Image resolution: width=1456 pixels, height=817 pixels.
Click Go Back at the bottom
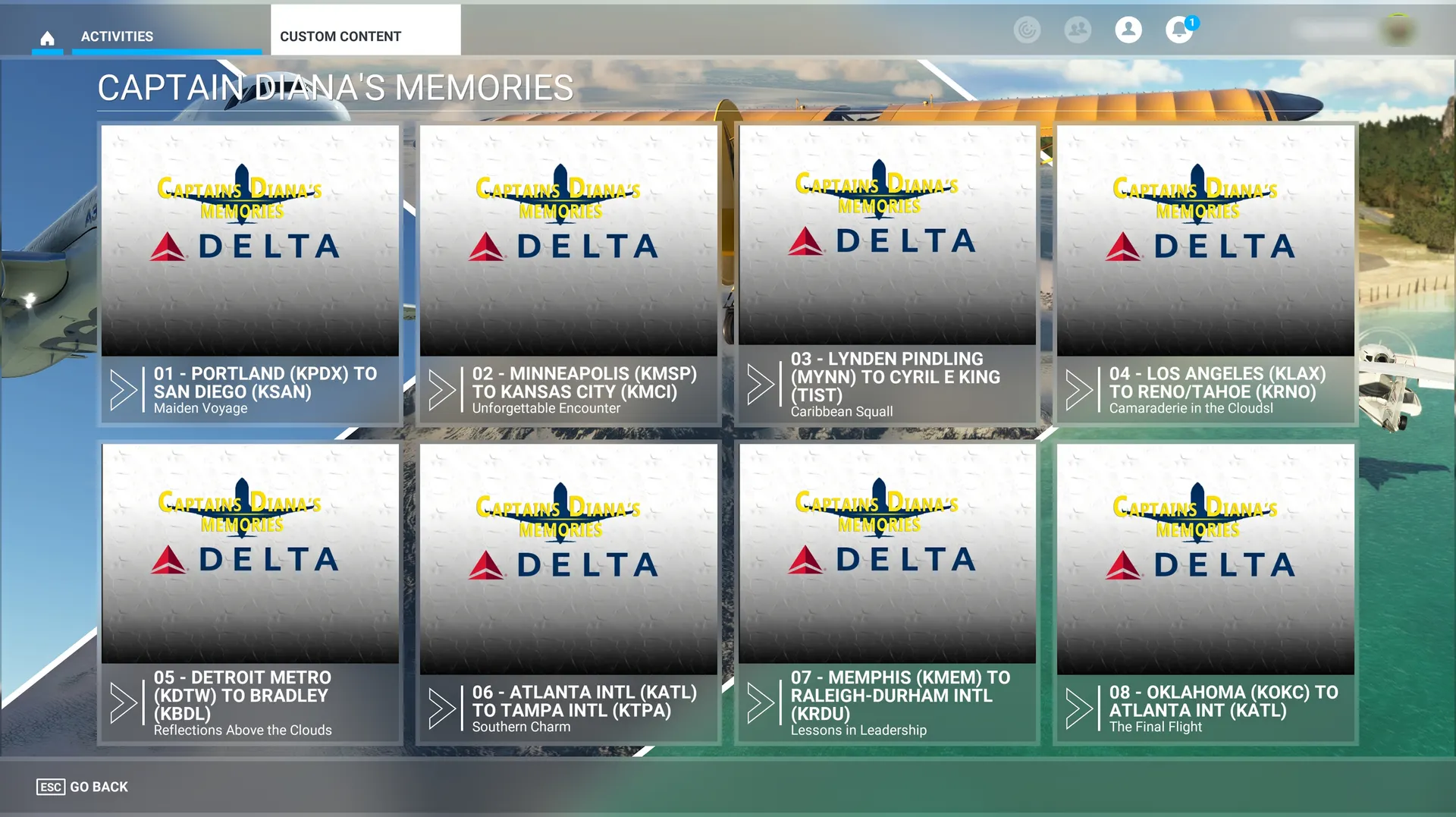83,787
